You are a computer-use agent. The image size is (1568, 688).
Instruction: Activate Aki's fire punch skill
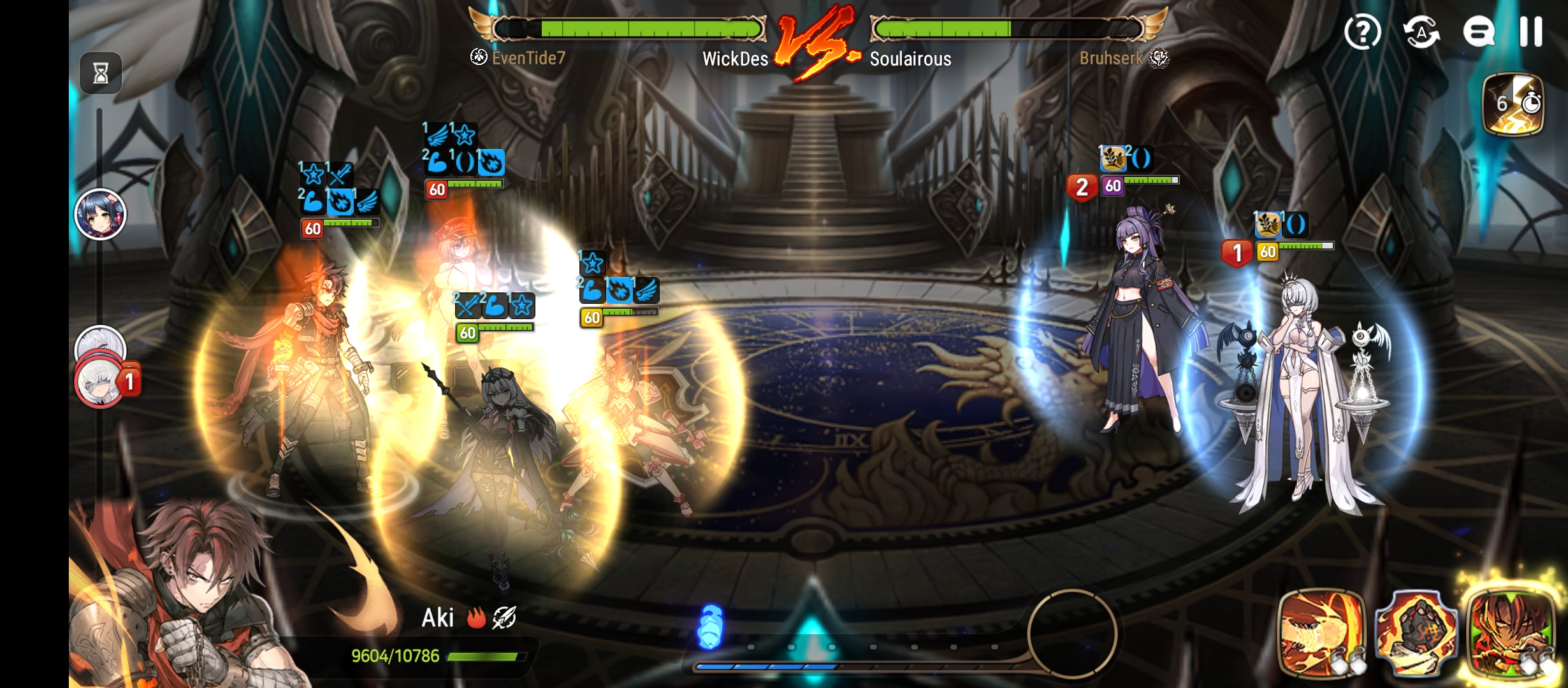tap(1321, 632)
